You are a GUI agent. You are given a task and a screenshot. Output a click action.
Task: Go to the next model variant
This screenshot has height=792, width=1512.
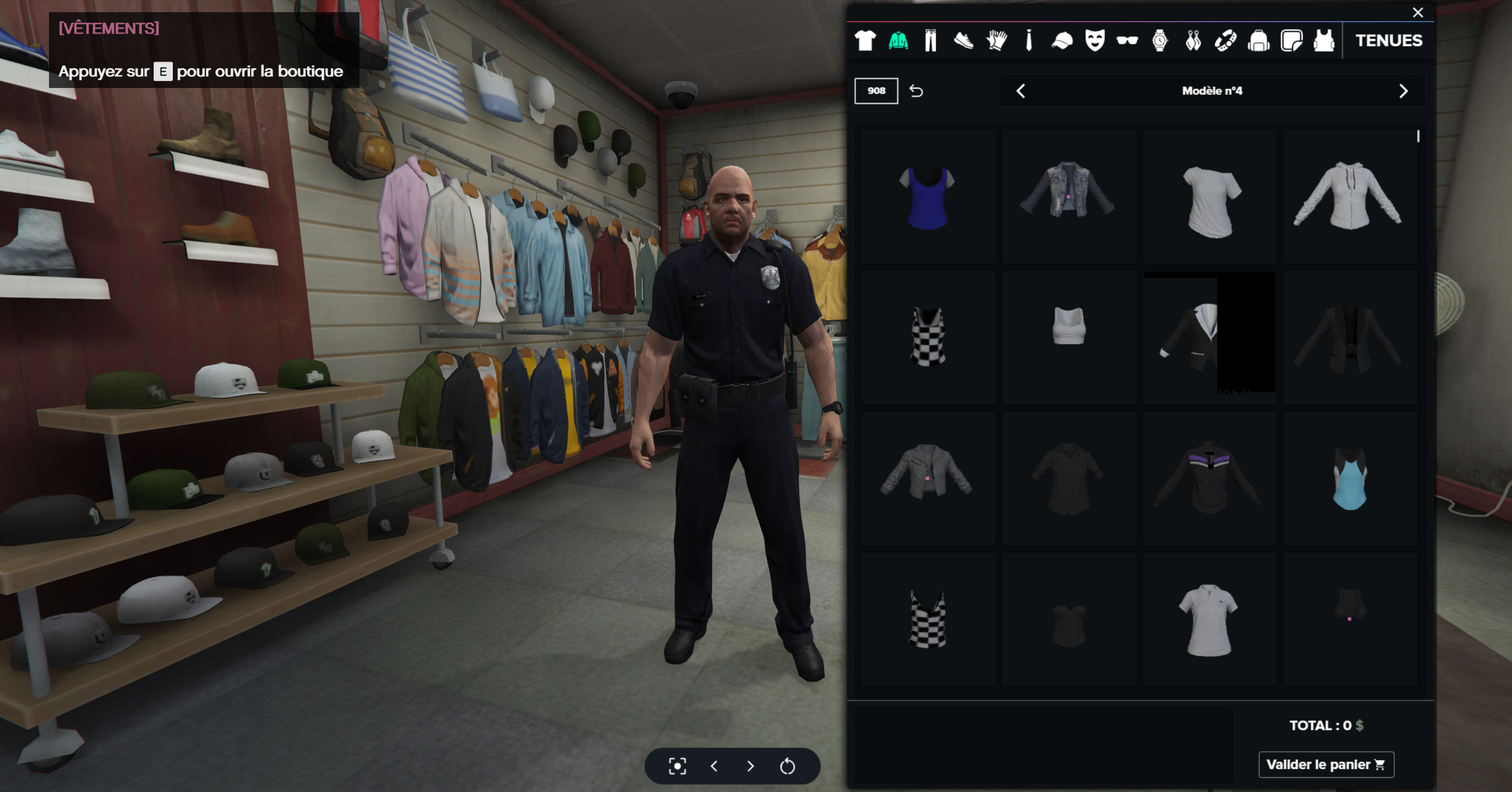point(1403,91)
